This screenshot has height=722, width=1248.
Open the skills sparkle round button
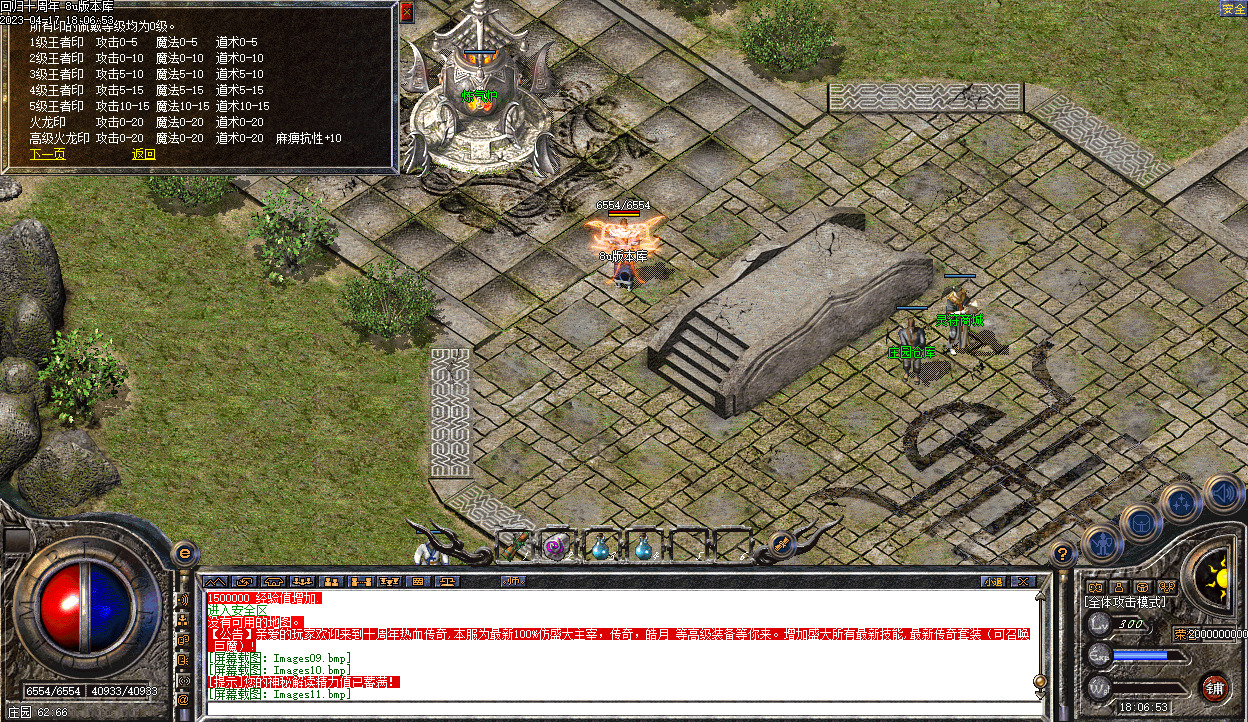[1181, 503]
